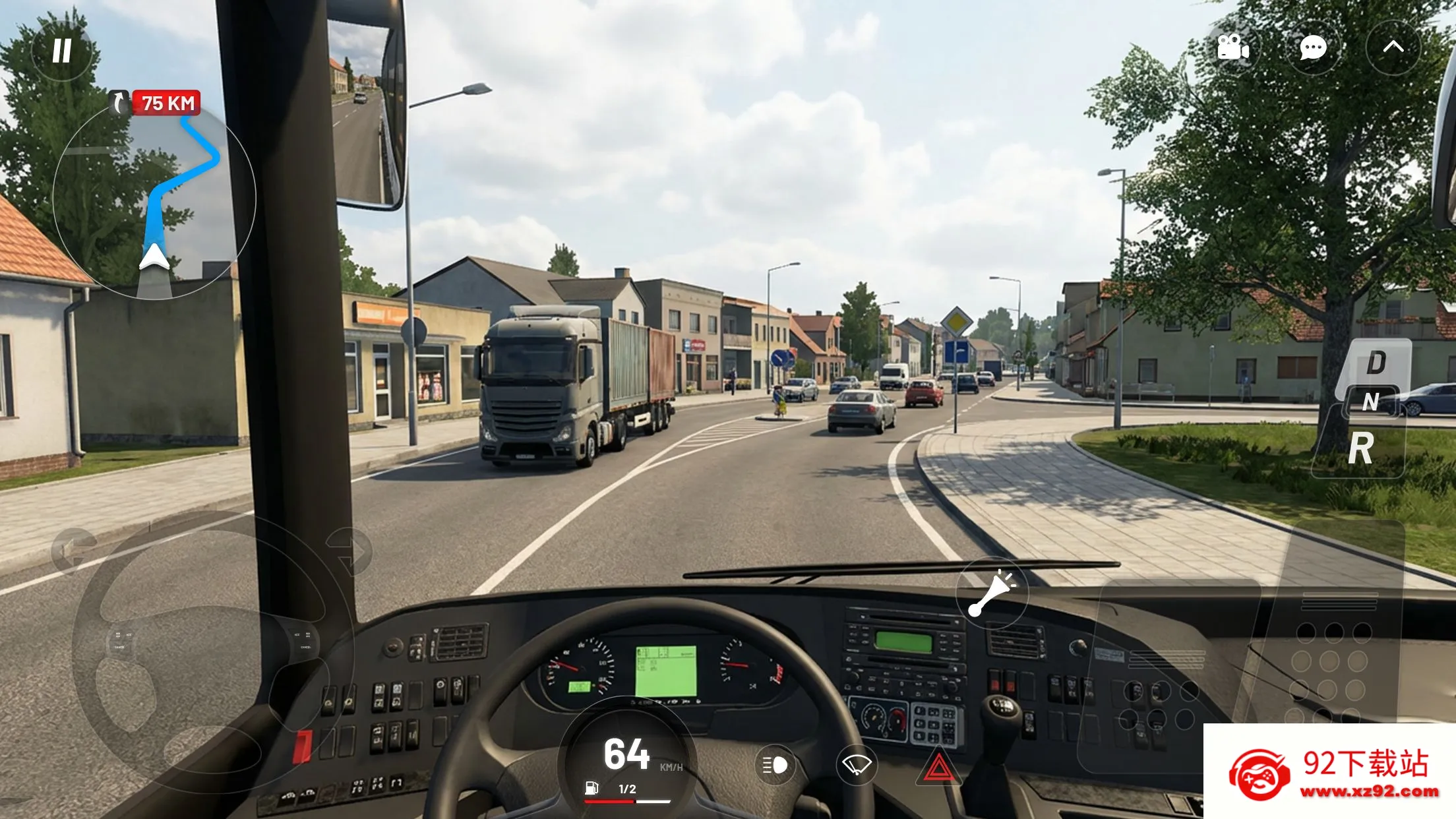1456x819 pixels.
Task: Tap the 64 KM/H speed display
Action: click(625, 755)
